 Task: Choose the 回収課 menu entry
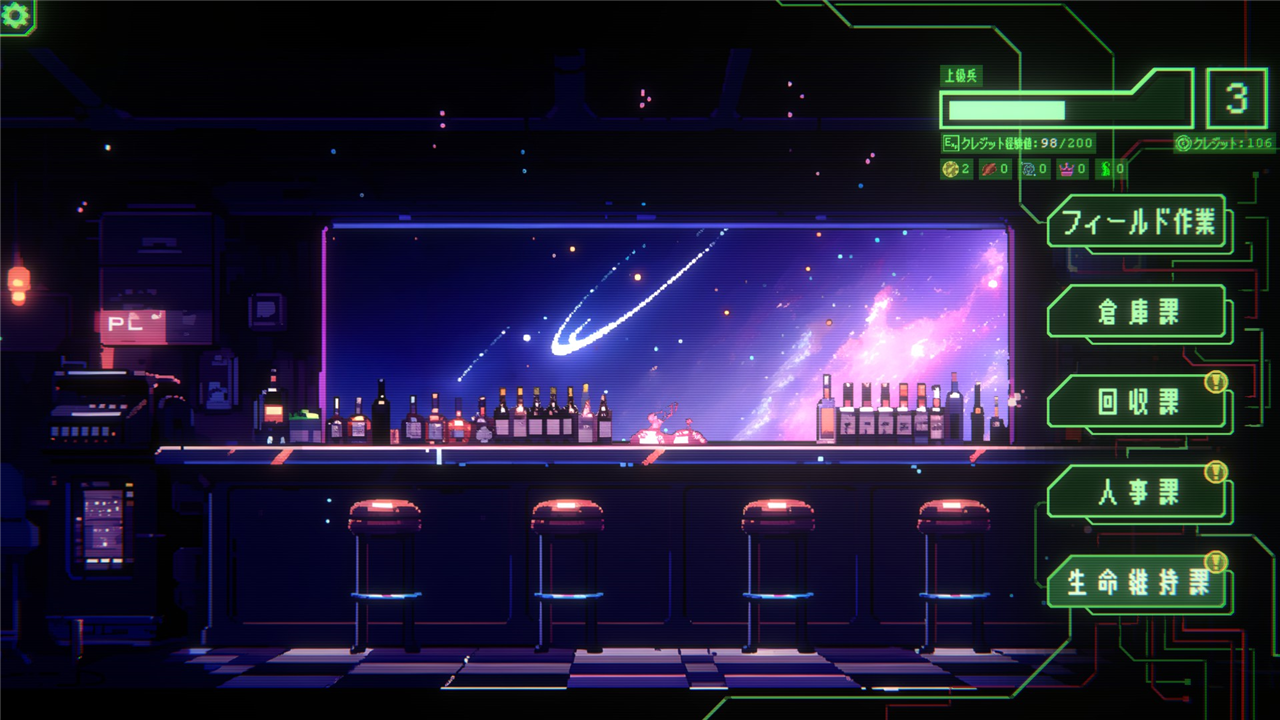[x=1137, y=402]
